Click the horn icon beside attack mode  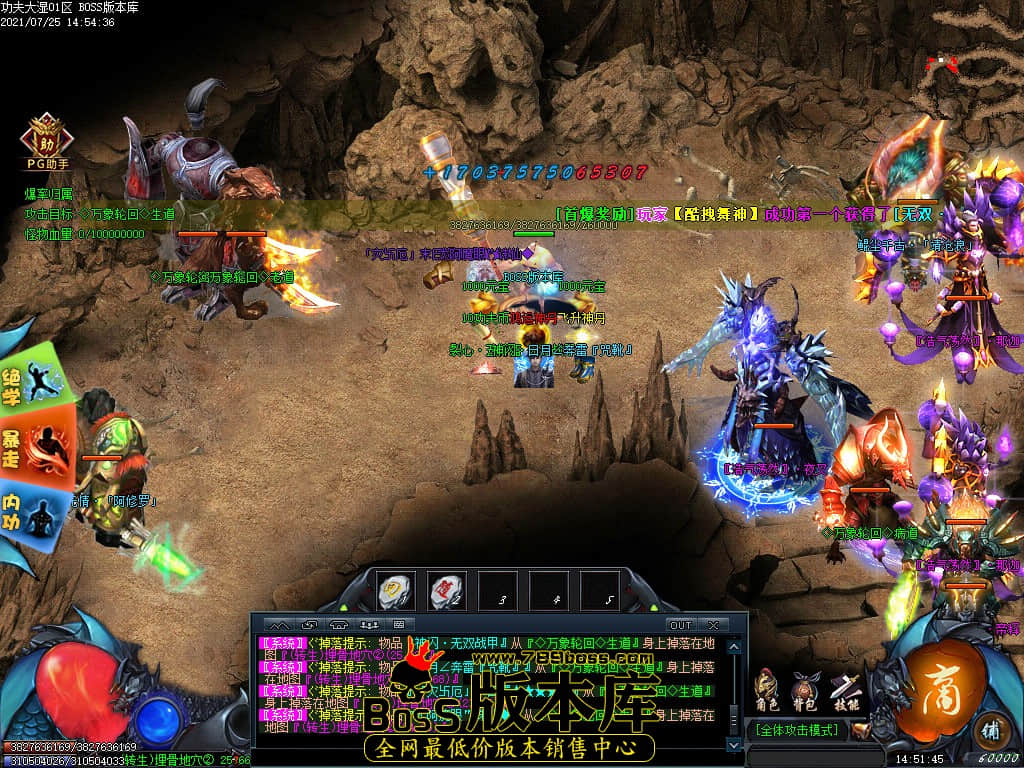pos(859,730)
